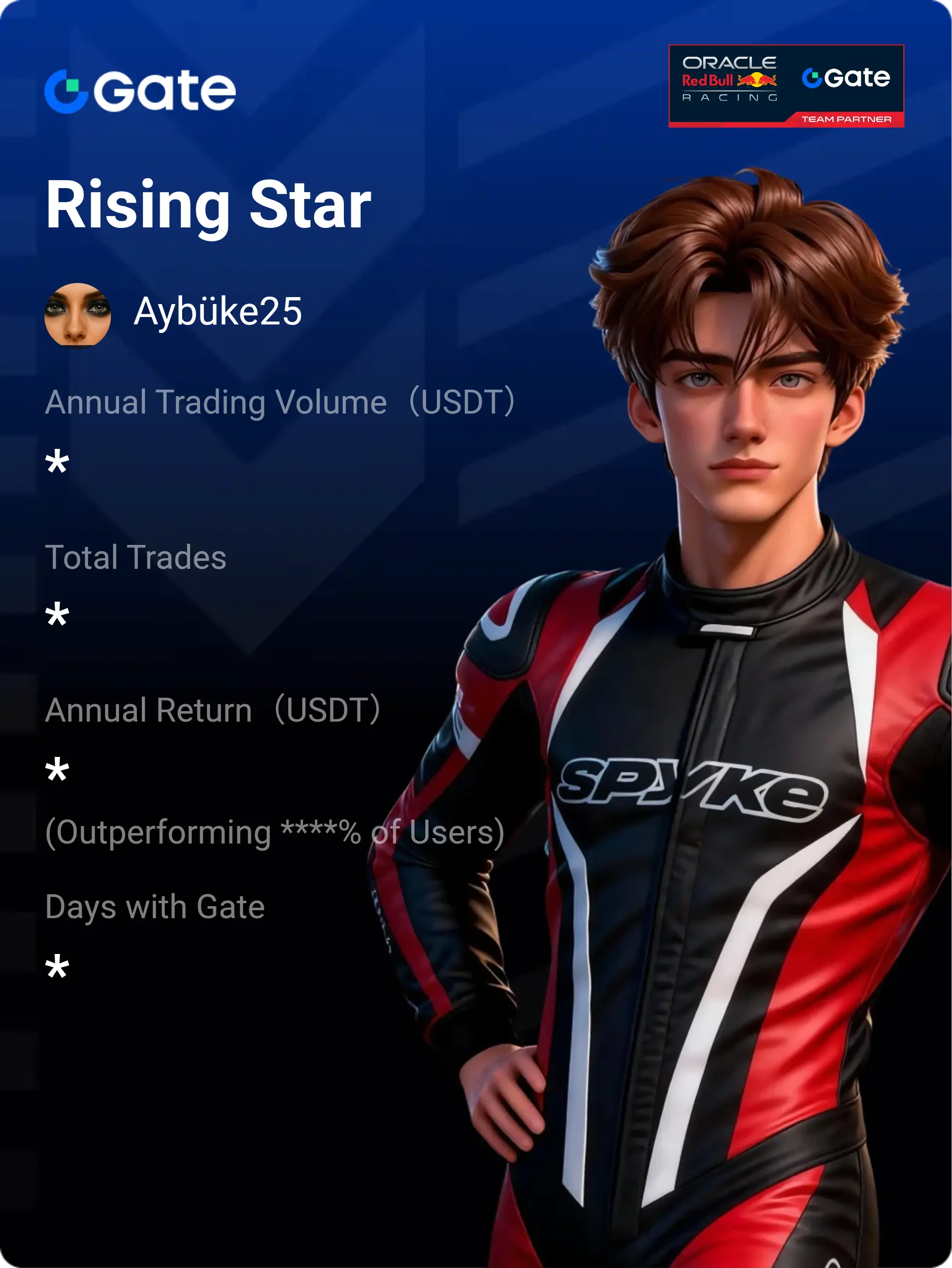The image size is (952, 1268).
Task: Click the Gate logo at top left
Action: 140,91
